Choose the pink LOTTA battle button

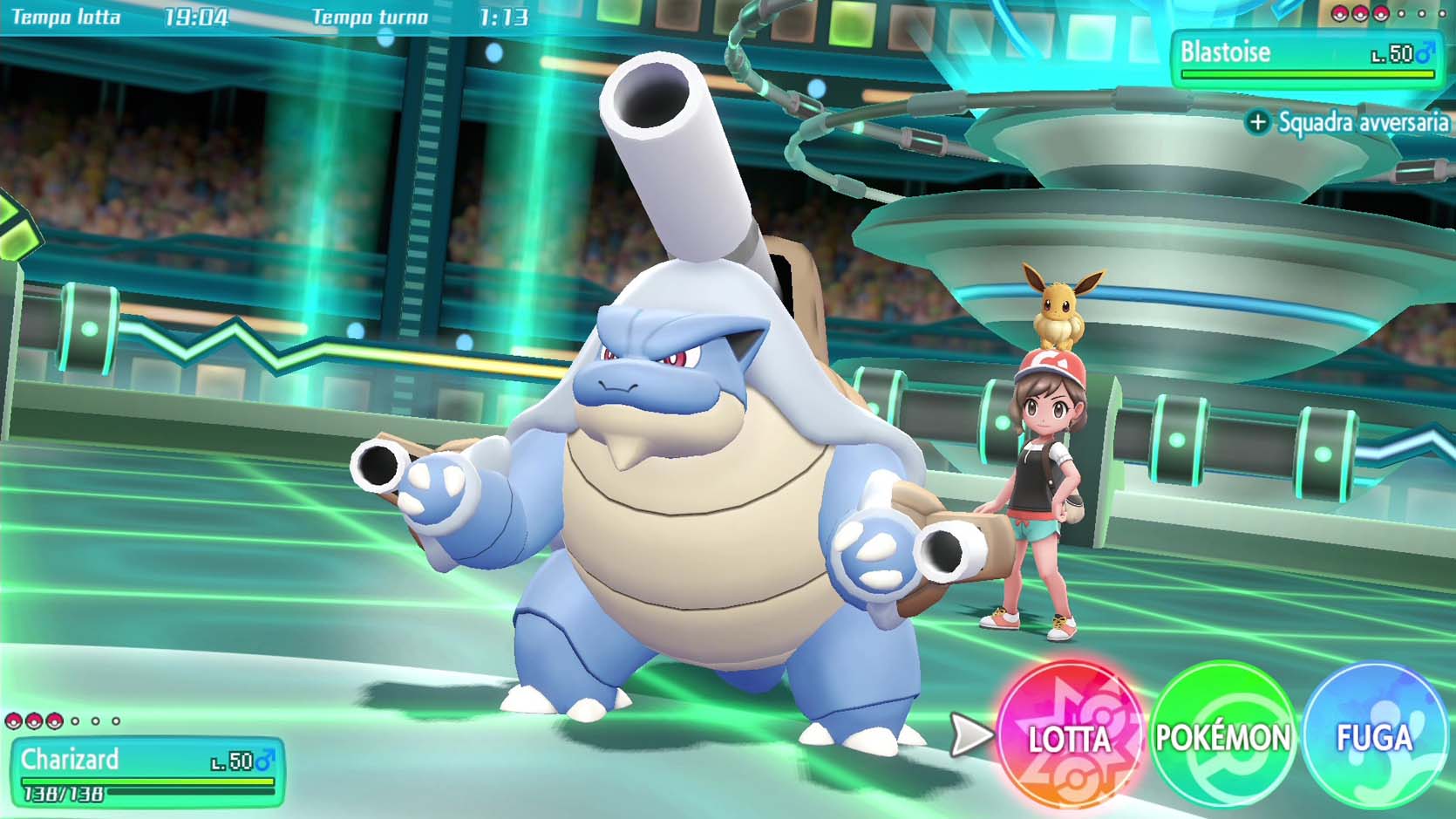coord(1069,737)
